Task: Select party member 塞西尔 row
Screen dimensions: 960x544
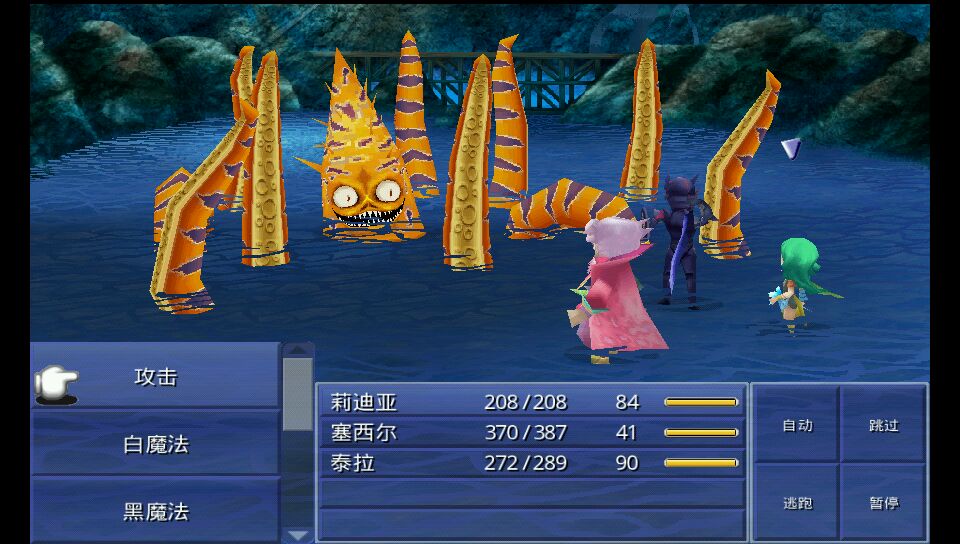Action: pyautogui.click(x=531, y=433)
